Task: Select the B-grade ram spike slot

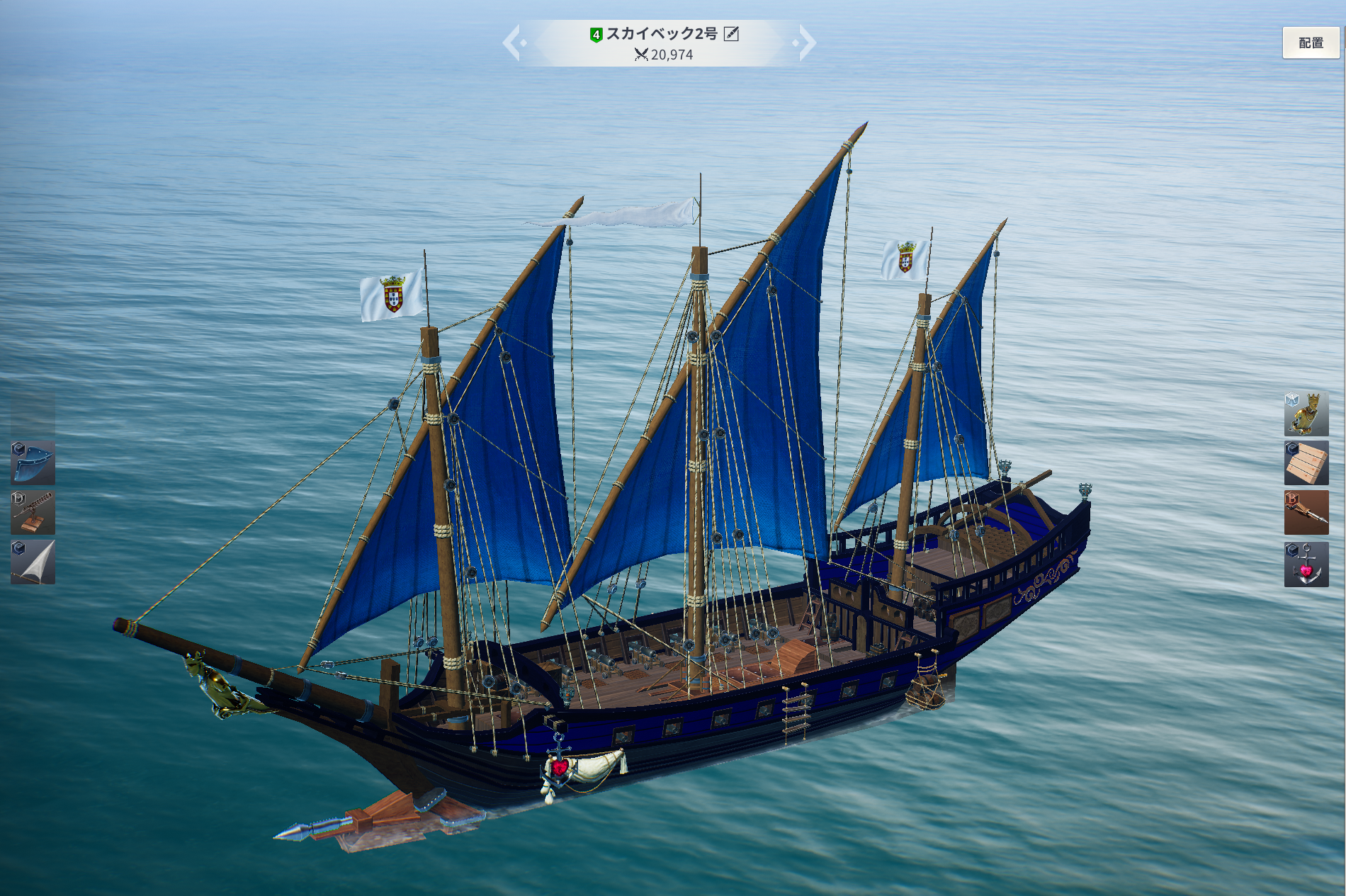Action: point(1306,513)
